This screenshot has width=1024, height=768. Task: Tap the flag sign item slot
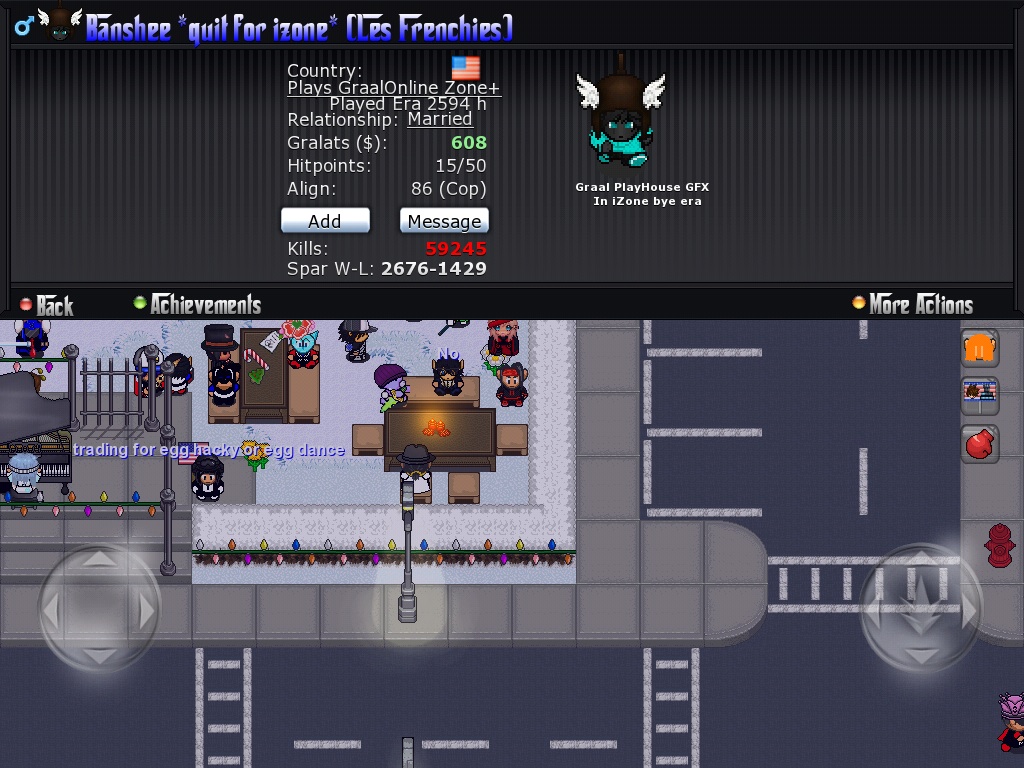(981, 394)
